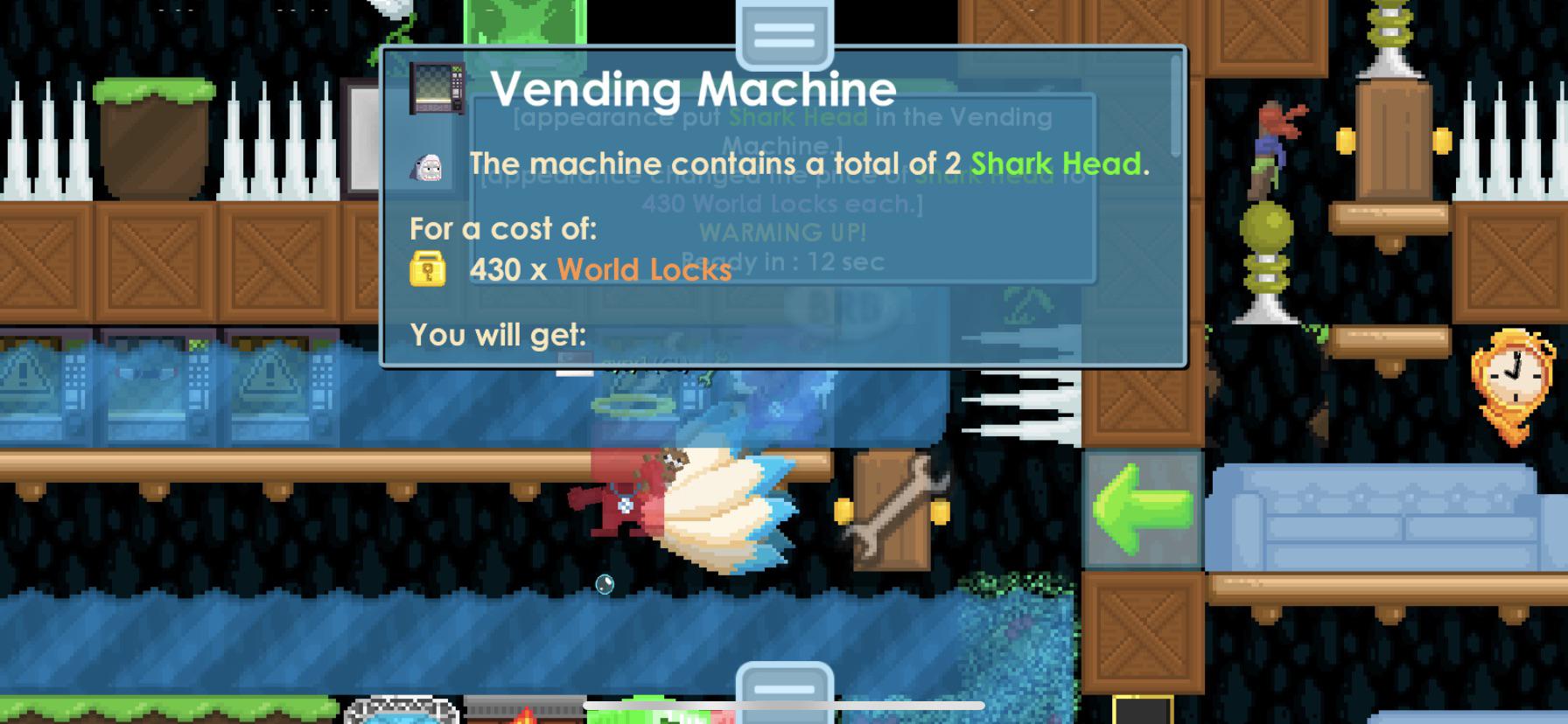The width and height of the screenshot is (1568, 724).
Task: Click the yellow World Lock padlock icon
Action: (x=426, y=268)
